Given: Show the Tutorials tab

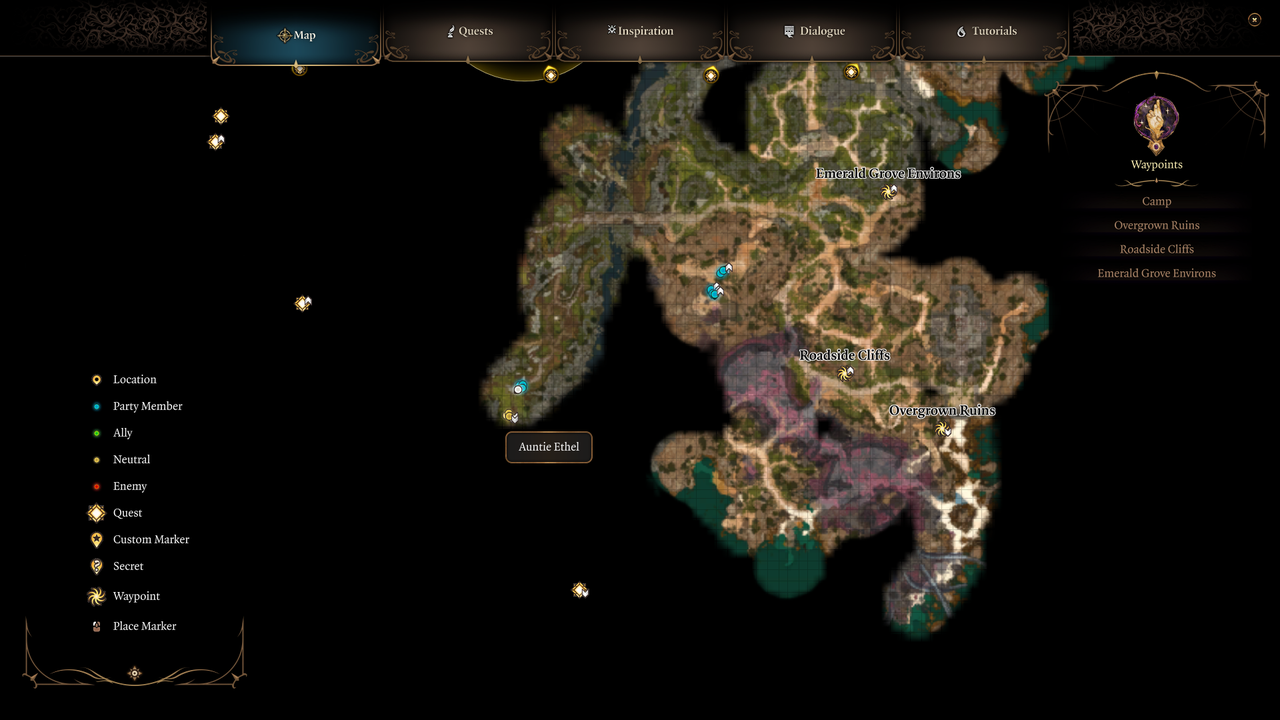Looking at the screenshot, I should pos(987,31).
